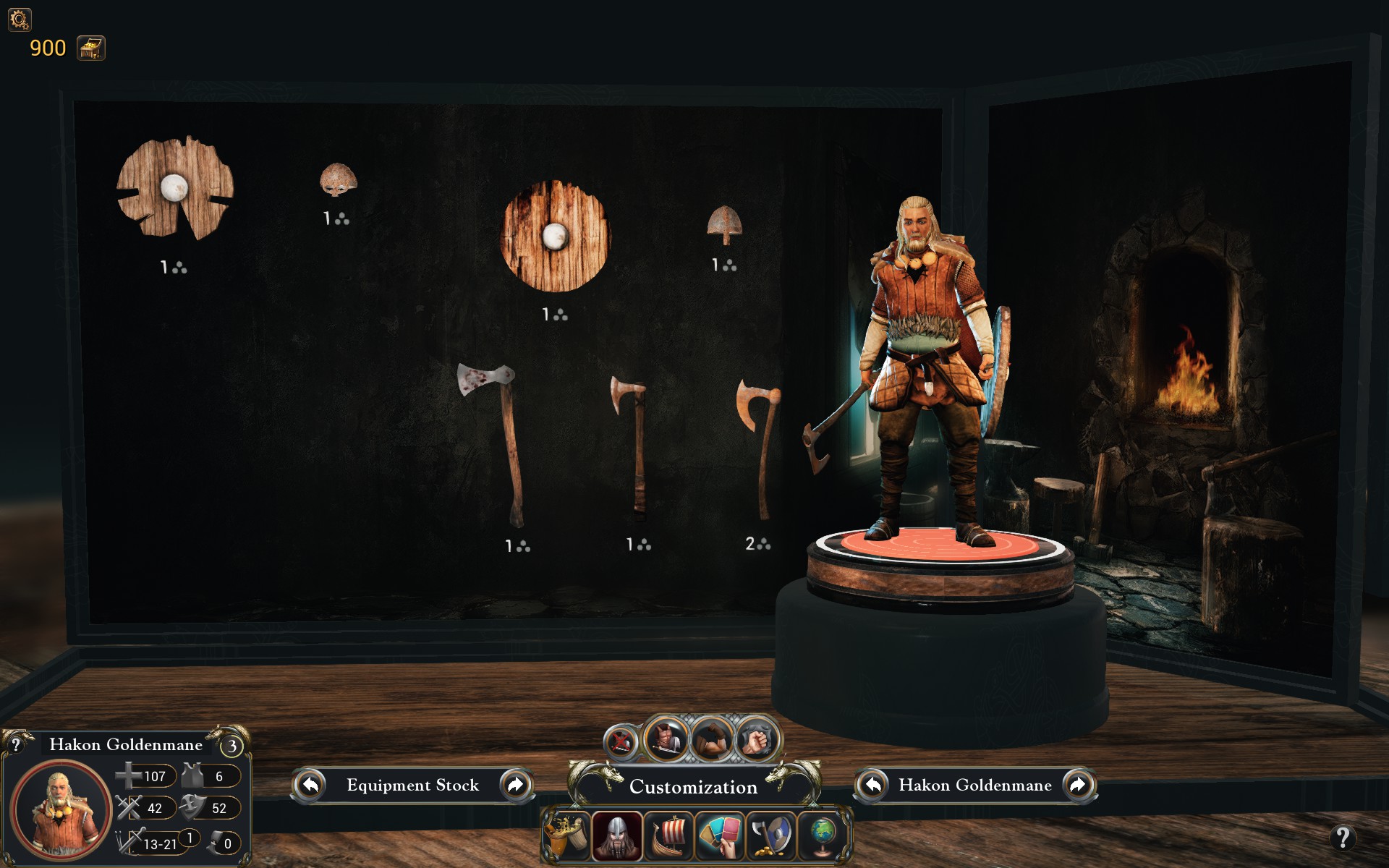
Task: Switch to the previous warrior before Hakon
Action: (873, 785)
